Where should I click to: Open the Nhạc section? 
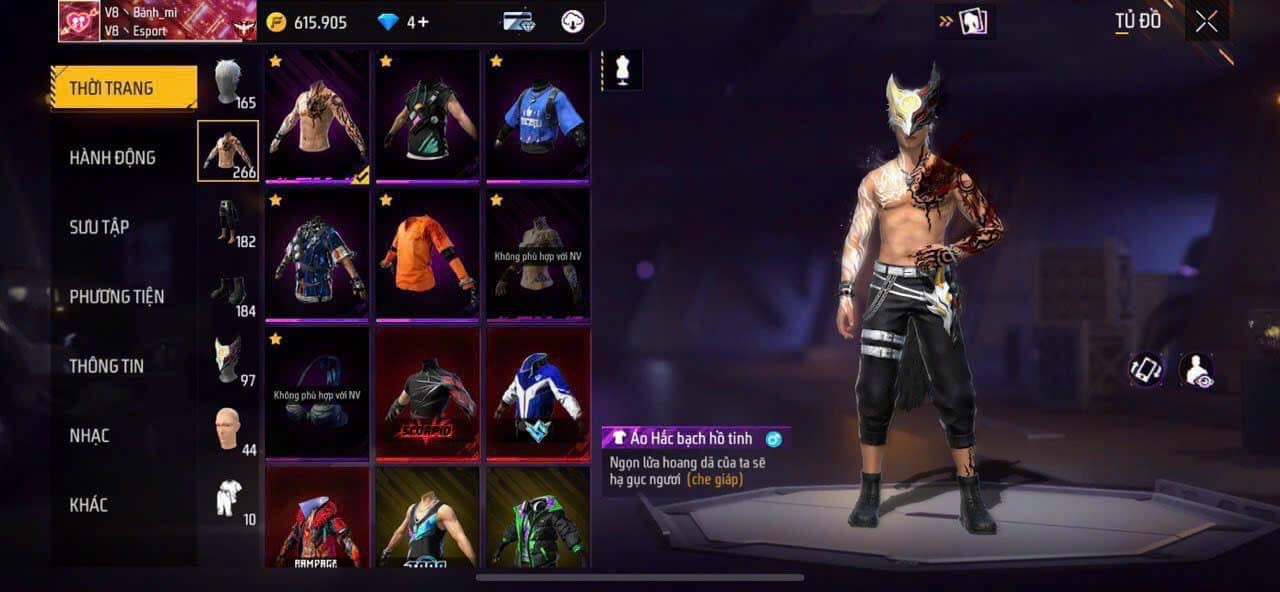pyautogui.click(x=89, y=435)
